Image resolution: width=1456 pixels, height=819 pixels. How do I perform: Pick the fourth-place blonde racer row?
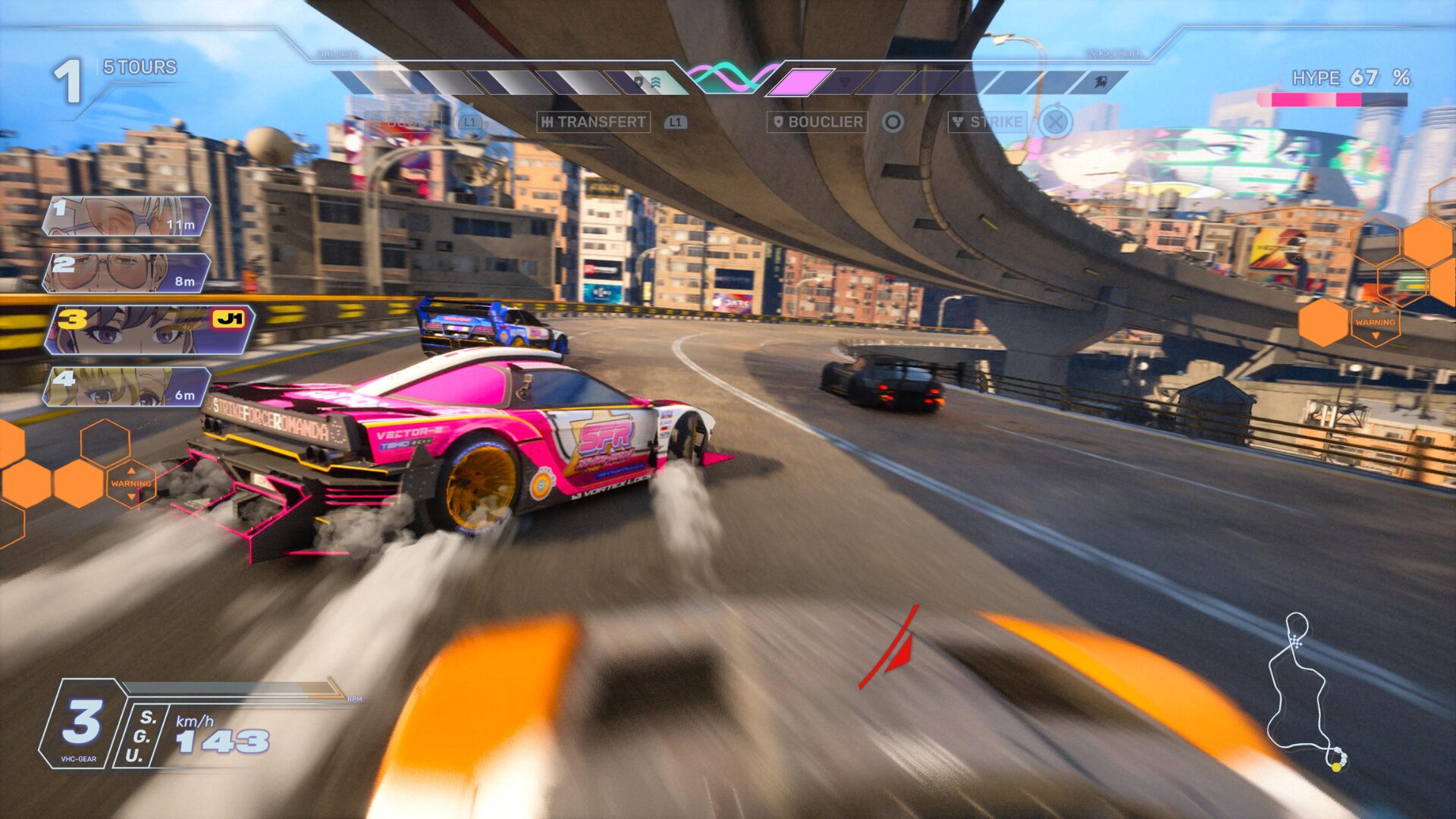pos(126,387)
